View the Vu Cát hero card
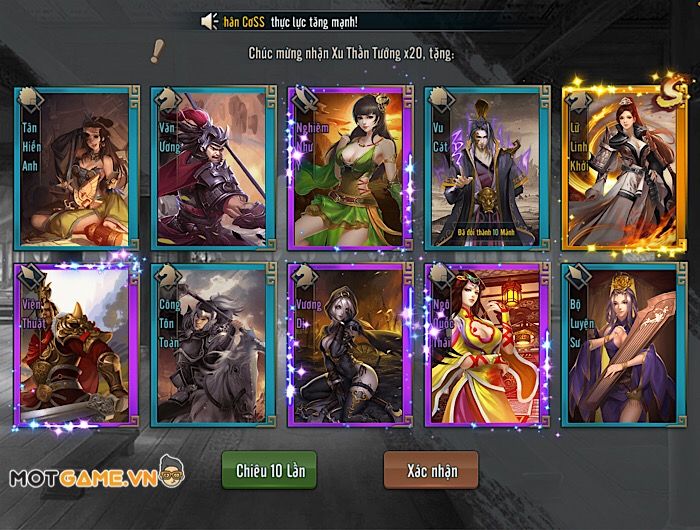 [484, 167]
